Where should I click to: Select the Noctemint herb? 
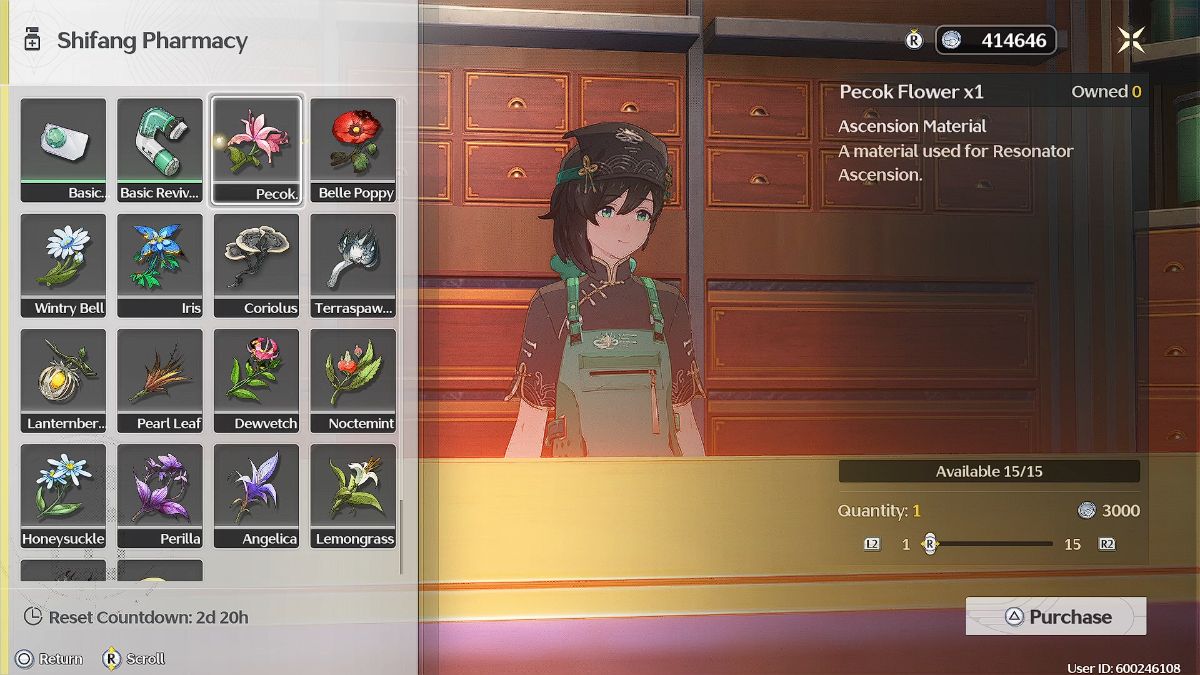pyautogui.click(x=354, y=380)
